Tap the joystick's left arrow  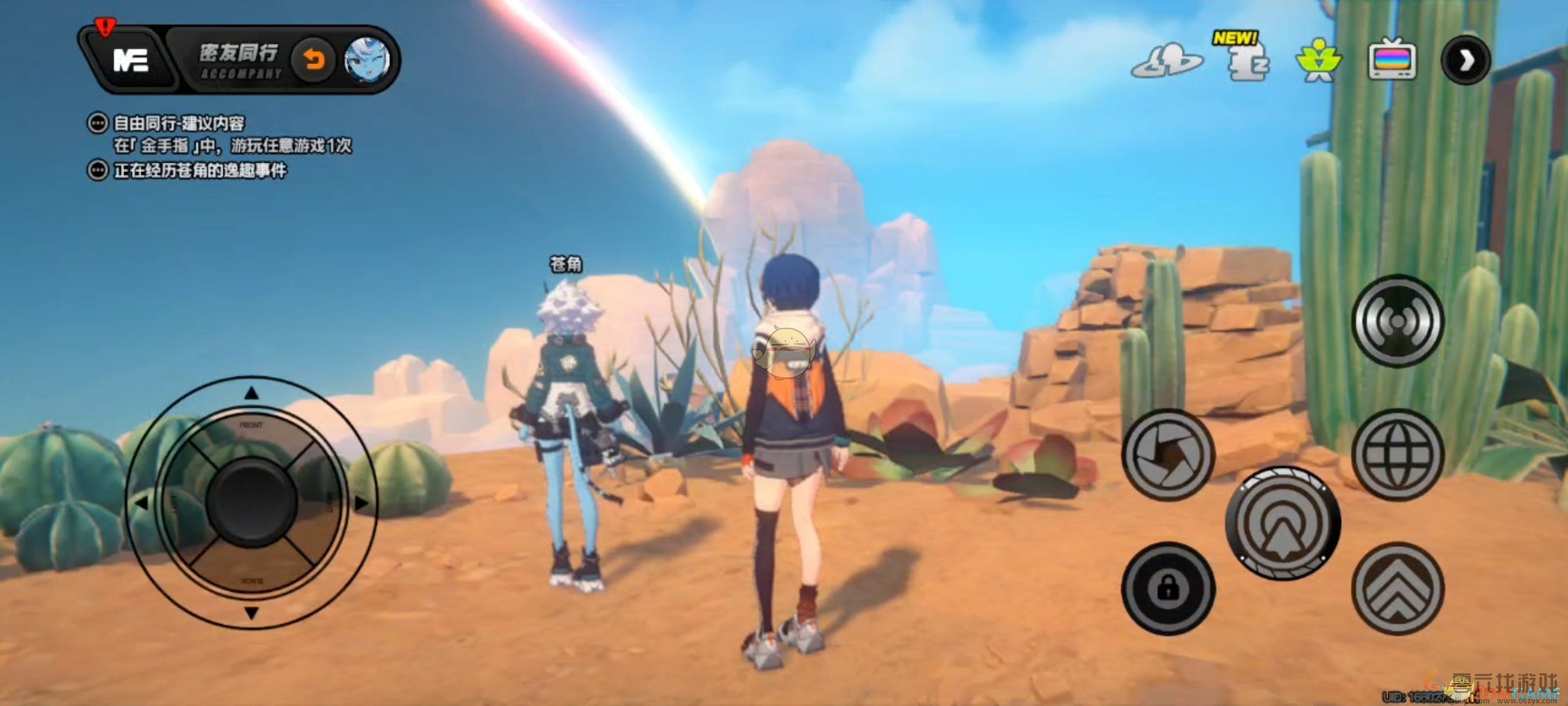coord(141,503)
